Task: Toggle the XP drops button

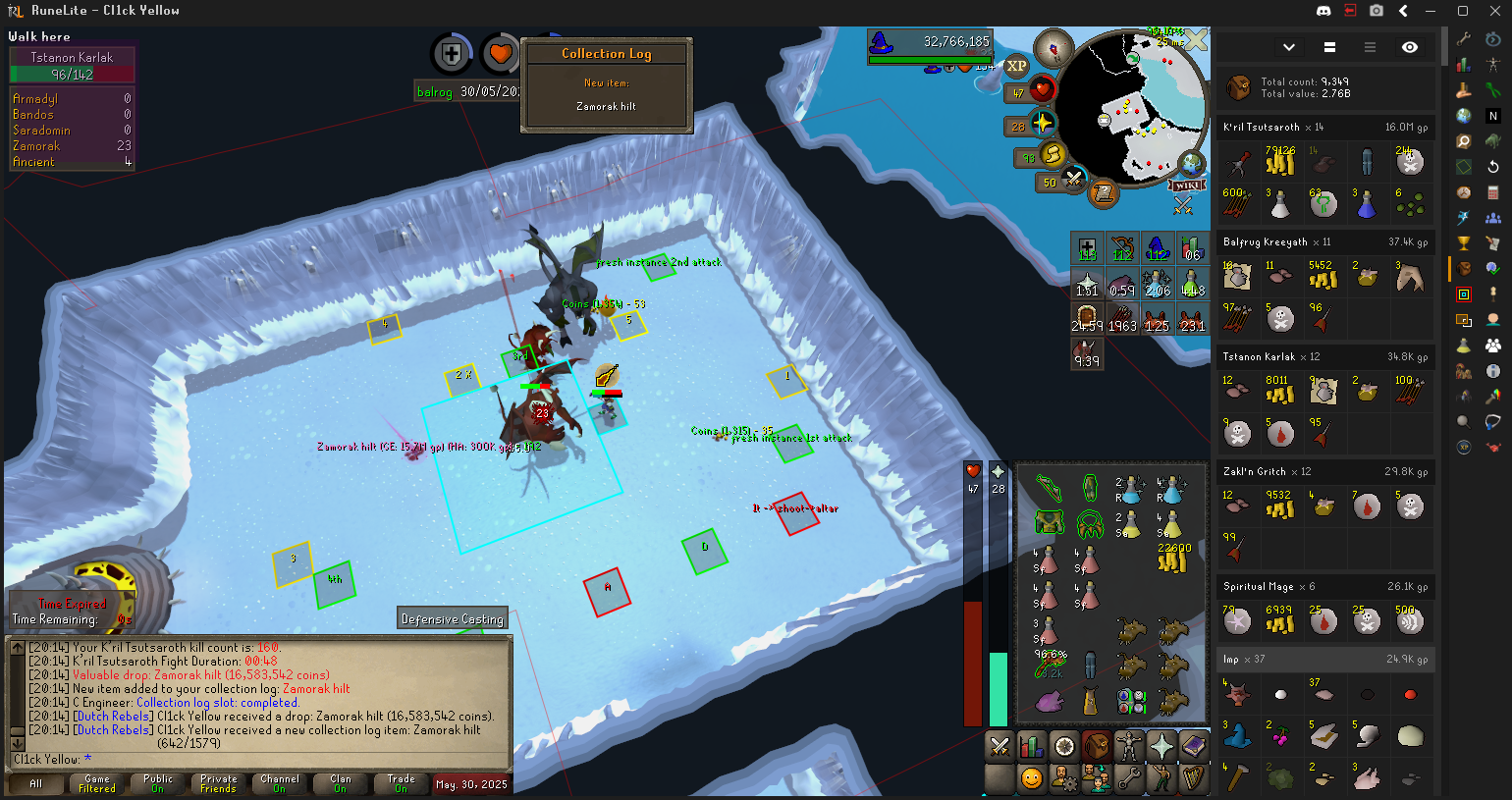Action: coord(1016,66)
